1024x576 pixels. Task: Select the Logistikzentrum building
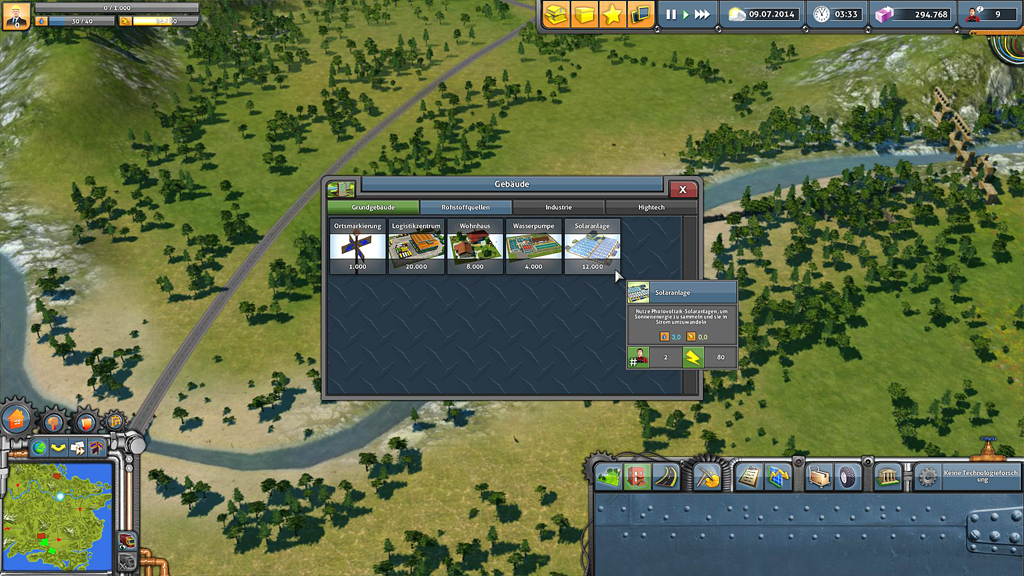(416, 247)
